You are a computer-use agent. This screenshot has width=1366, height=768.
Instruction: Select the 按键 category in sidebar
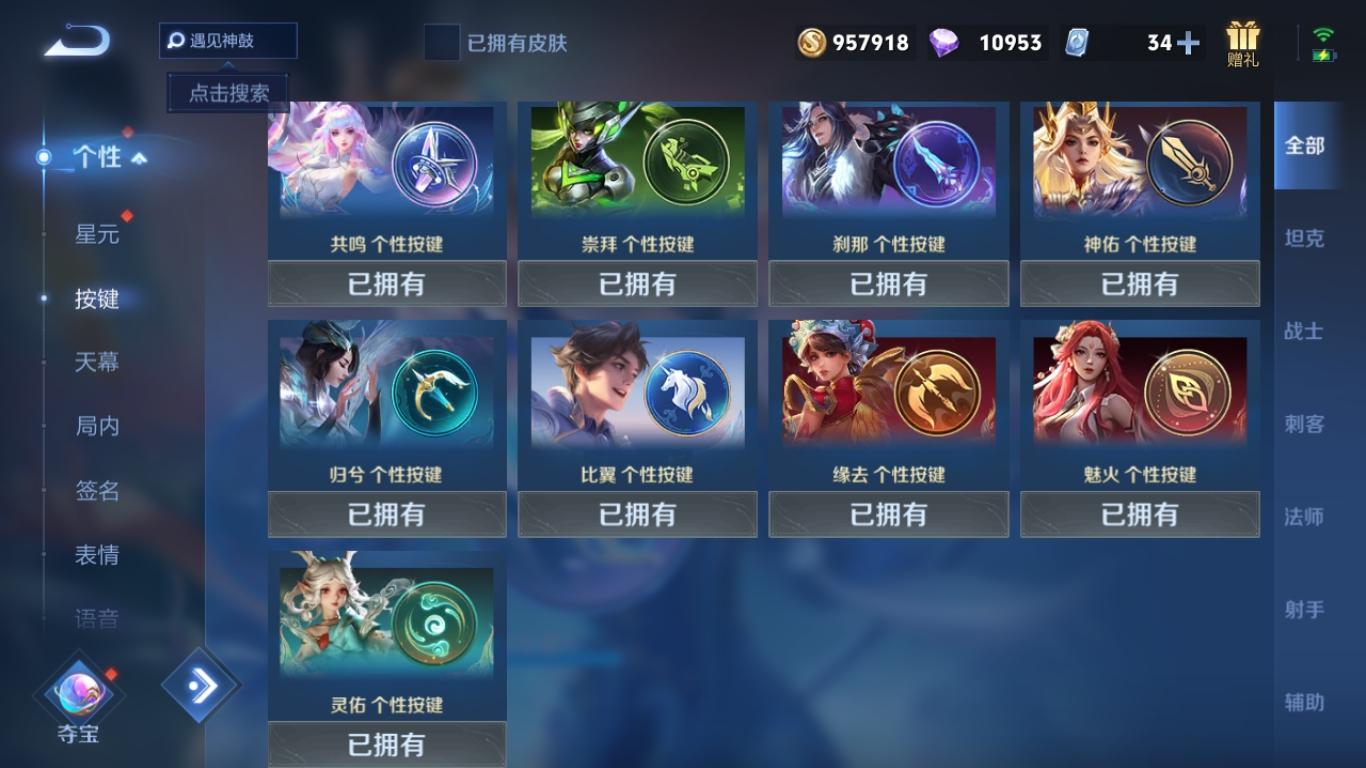tap(96, 298)
